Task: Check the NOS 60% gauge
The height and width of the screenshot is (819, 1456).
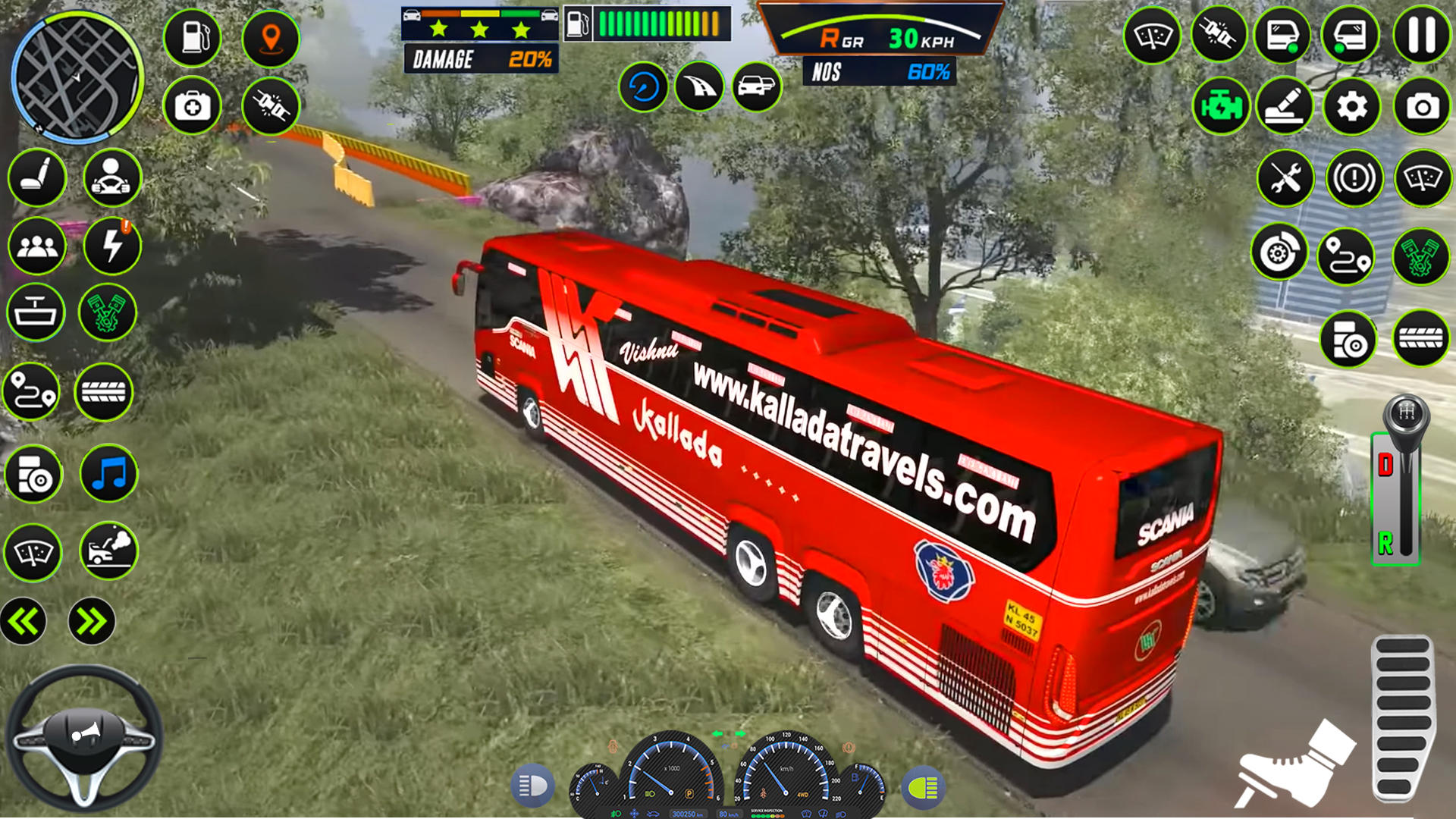Action: [x=880, y=72]
